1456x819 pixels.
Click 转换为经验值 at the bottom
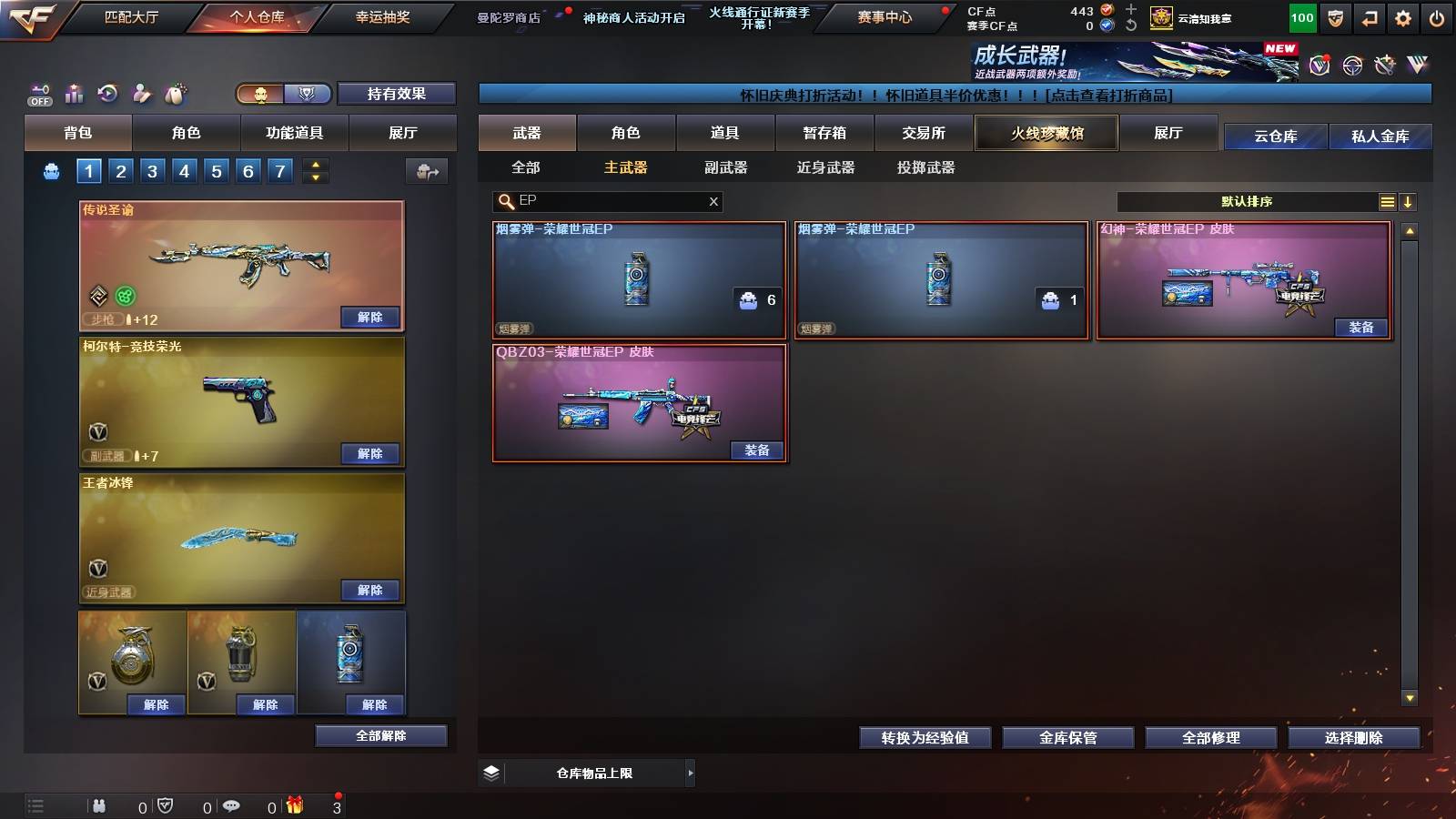(x=925, y=738)
